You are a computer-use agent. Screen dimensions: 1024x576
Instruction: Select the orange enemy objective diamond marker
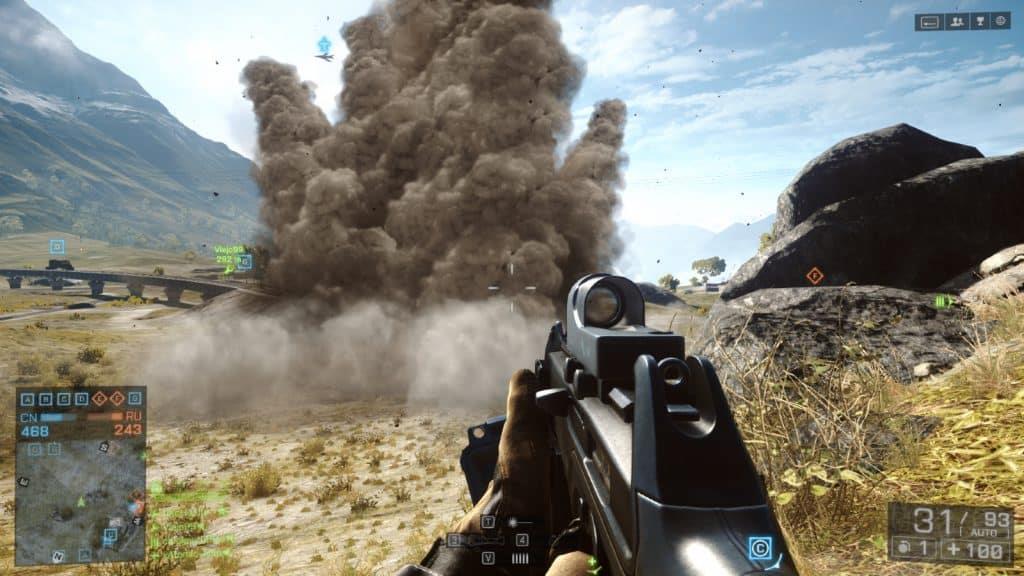click(814, 275)
